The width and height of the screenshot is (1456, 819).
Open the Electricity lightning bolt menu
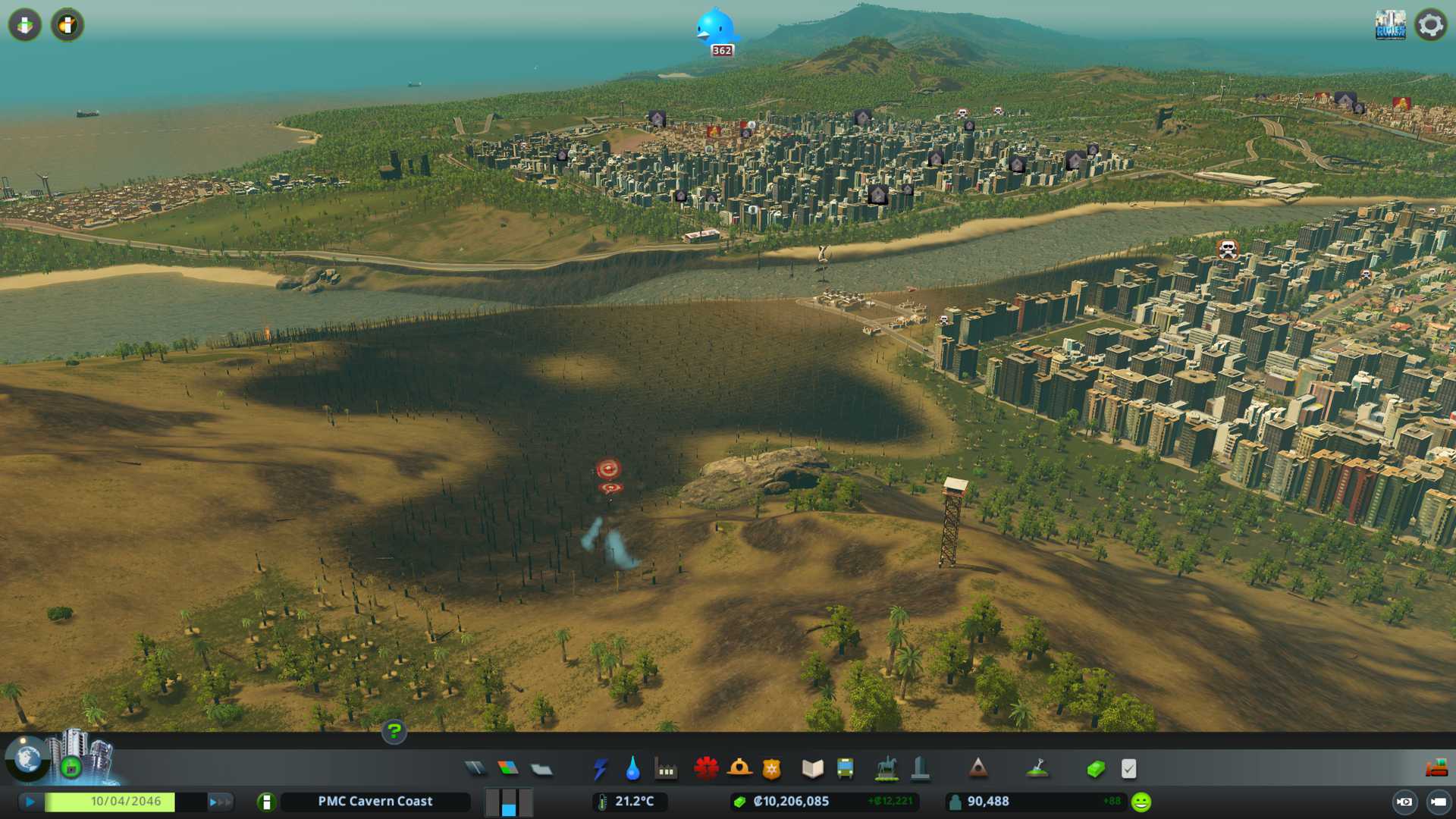tap(600, 769)
